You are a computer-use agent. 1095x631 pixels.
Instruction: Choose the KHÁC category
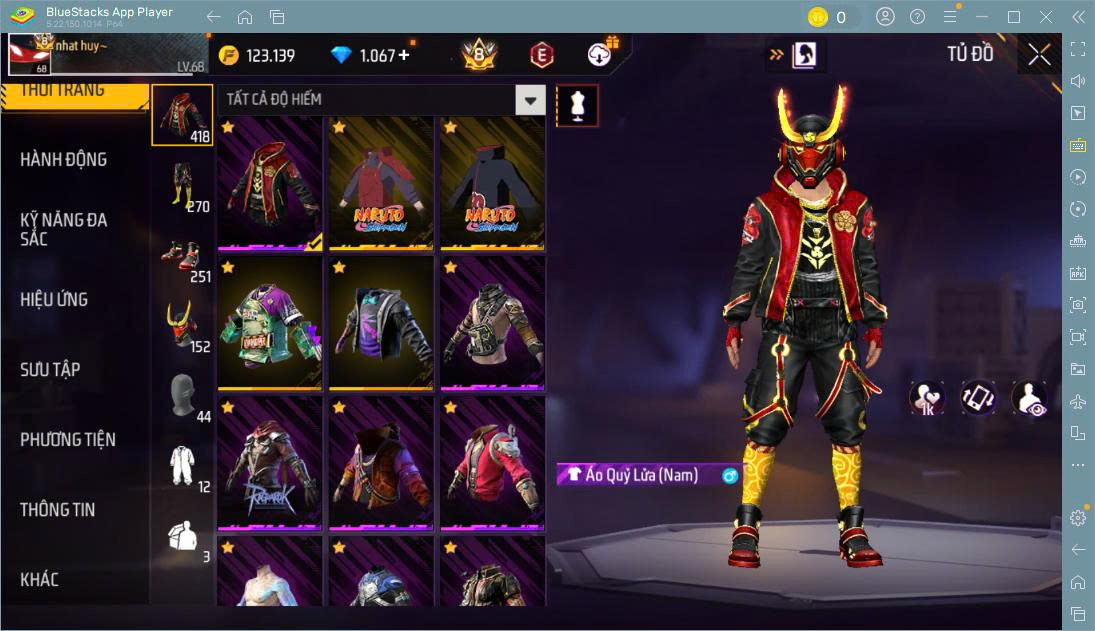click(40, 580)
